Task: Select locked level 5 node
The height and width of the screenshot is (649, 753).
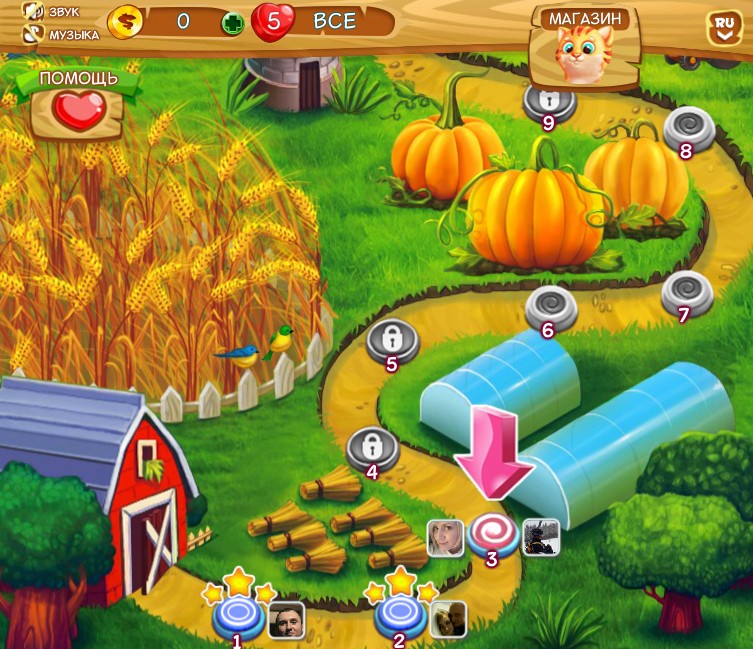Action: 392,339
